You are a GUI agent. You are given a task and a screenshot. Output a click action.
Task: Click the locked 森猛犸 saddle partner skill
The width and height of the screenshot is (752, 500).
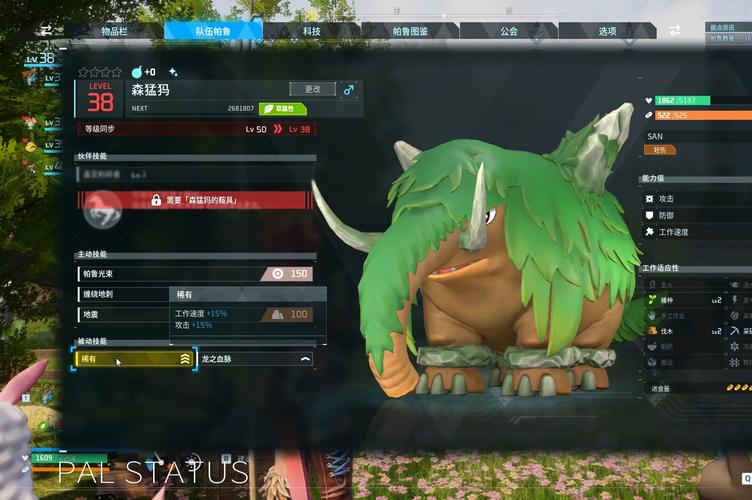[196, 200]
